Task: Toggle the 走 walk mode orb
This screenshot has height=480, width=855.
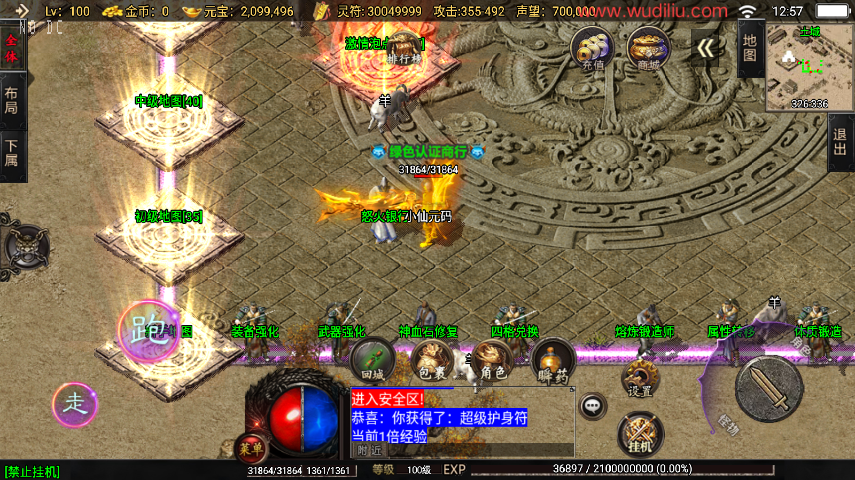Action: tap(75, 402)
